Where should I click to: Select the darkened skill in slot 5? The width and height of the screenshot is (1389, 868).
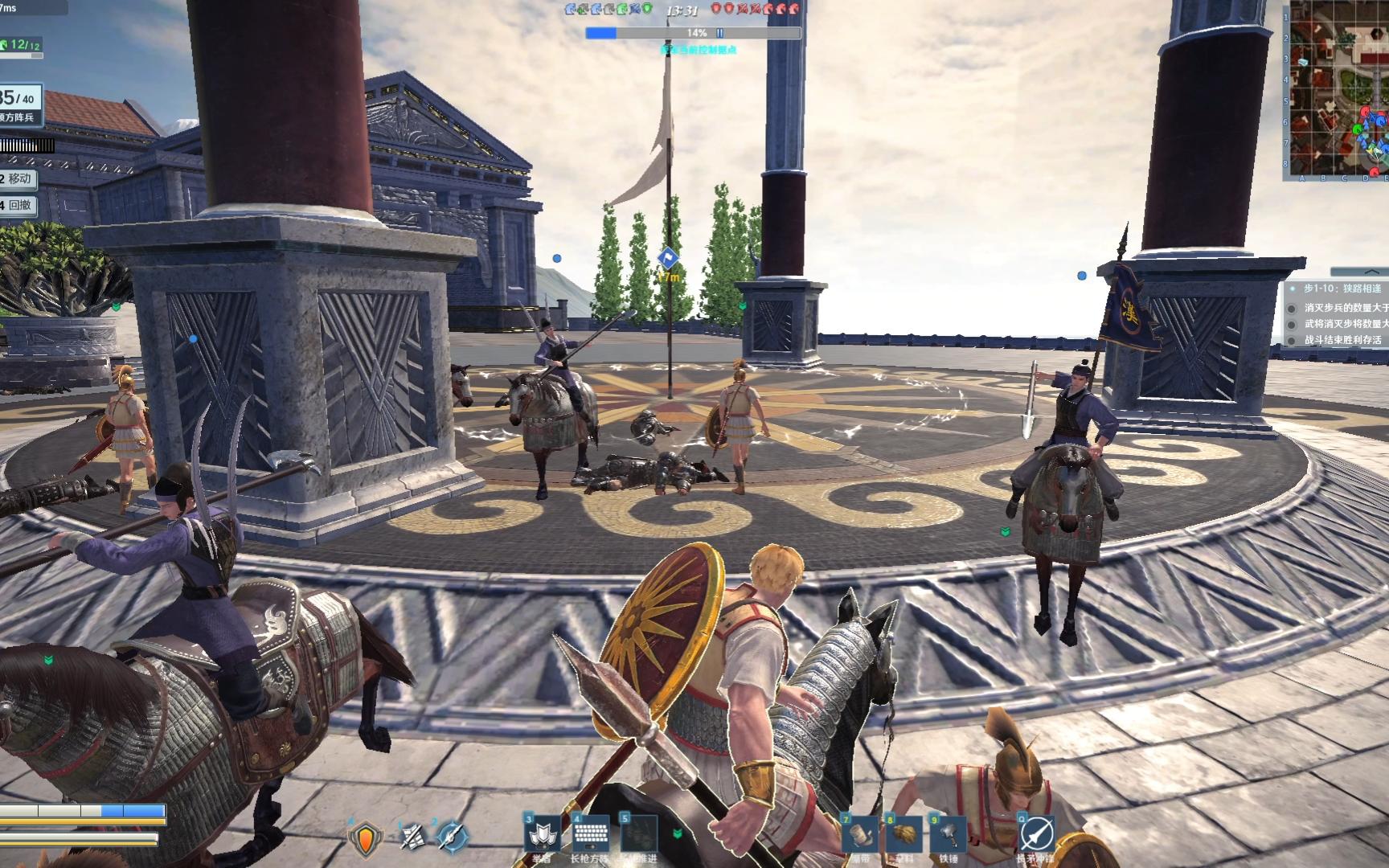pyautogui.click(x=638, y=835)
